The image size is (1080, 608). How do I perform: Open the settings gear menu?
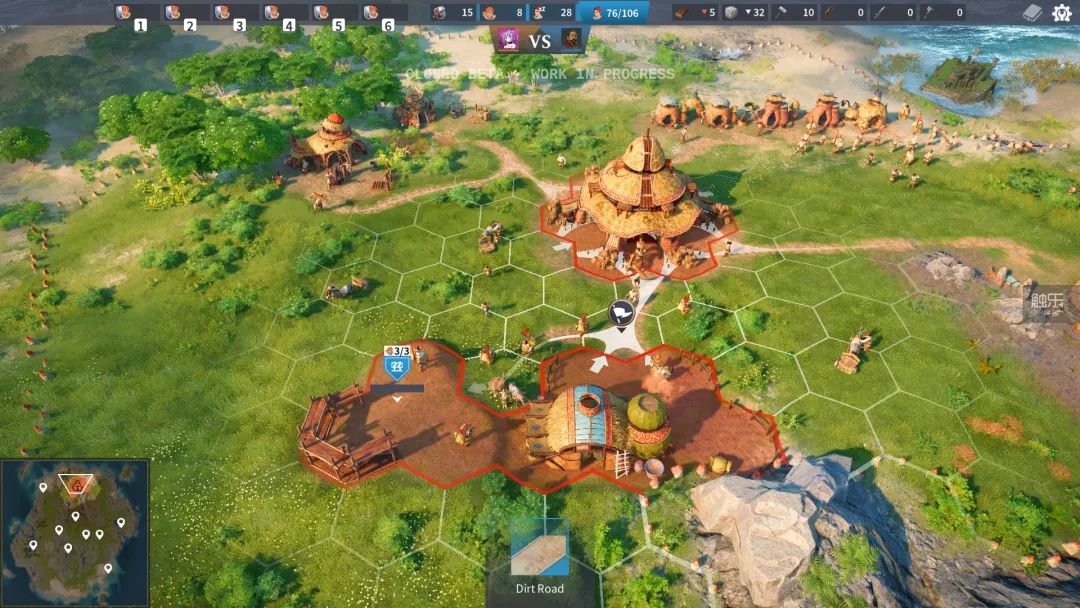(x=1061, y=12)
